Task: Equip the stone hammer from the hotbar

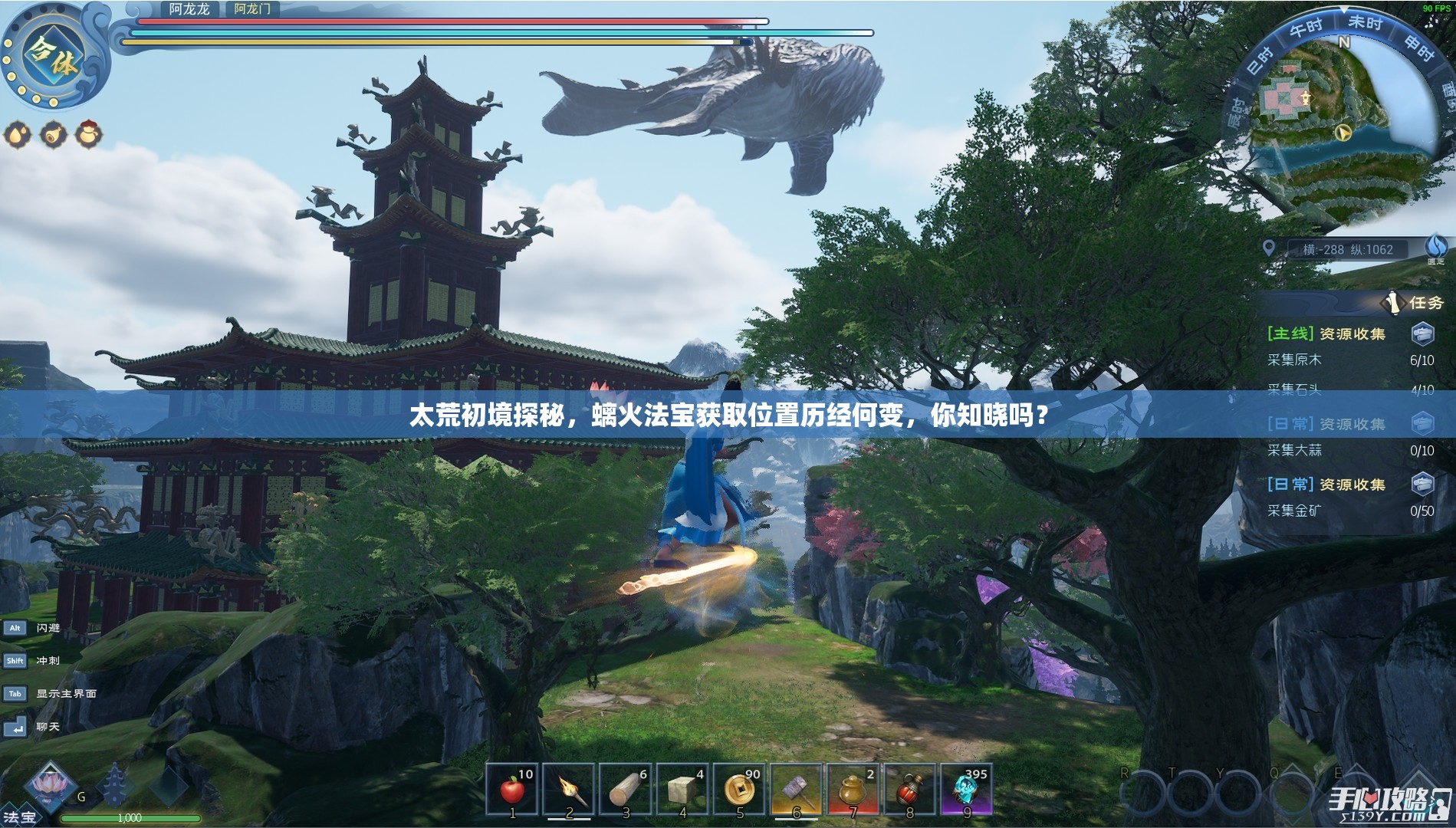Action: [797, 790]
